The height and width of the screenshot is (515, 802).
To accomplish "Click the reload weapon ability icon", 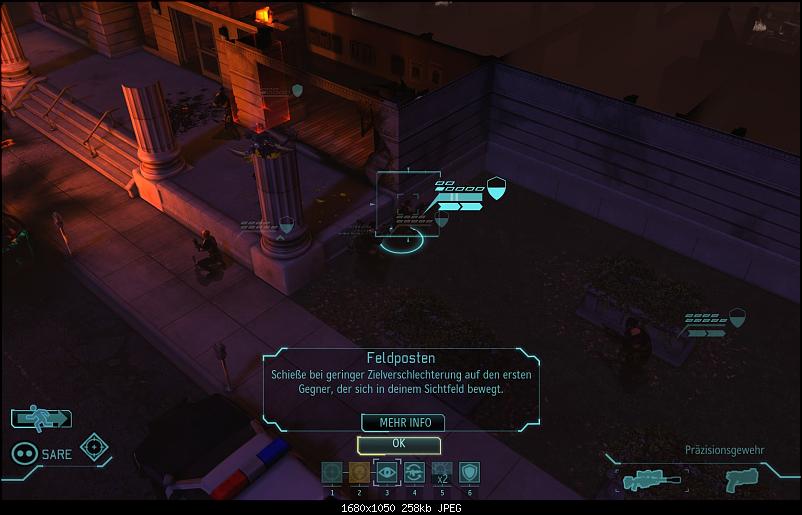I will [414, 472].
